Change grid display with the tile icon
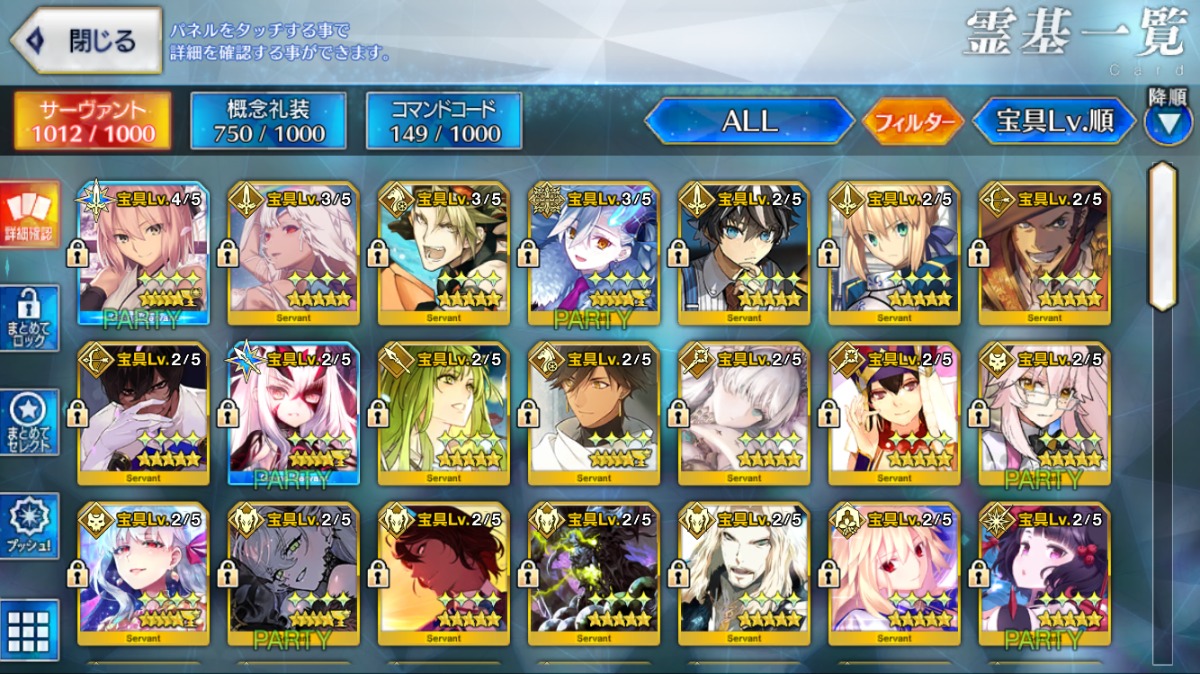The width and height of the screenshot is (1200, 674). [x=29, y=630]
